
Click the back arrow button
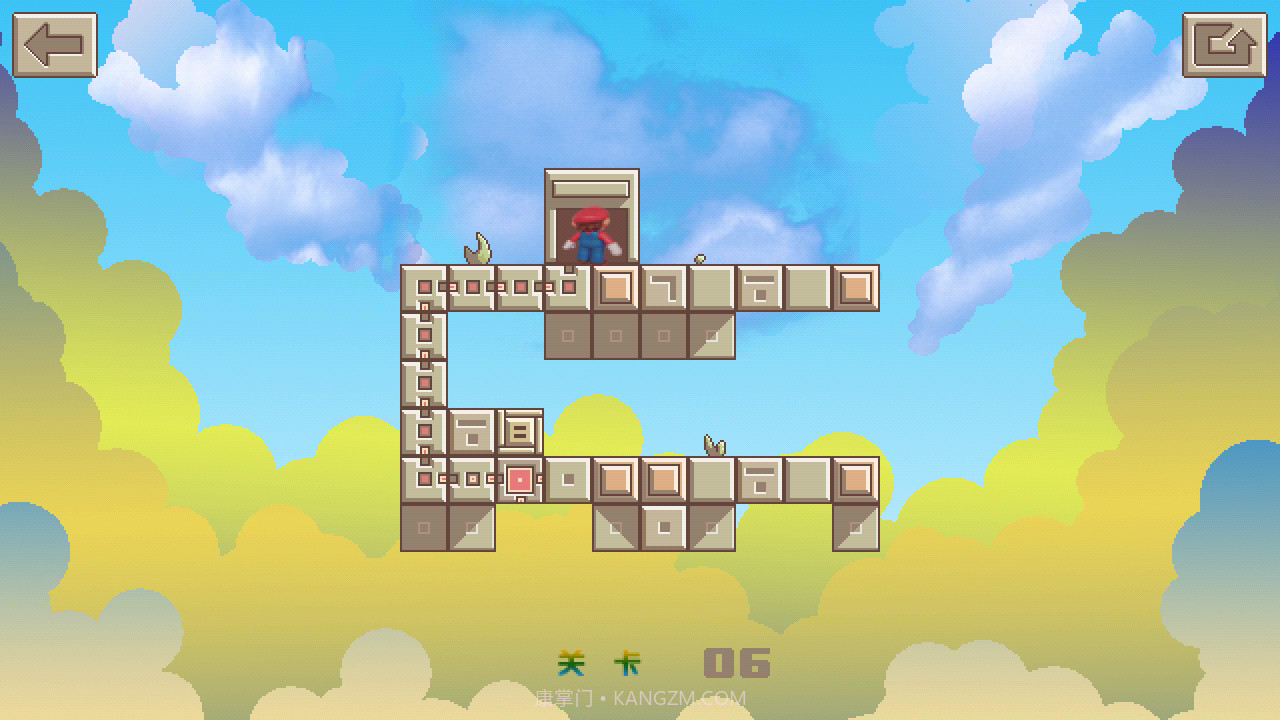tap(55, 45)
